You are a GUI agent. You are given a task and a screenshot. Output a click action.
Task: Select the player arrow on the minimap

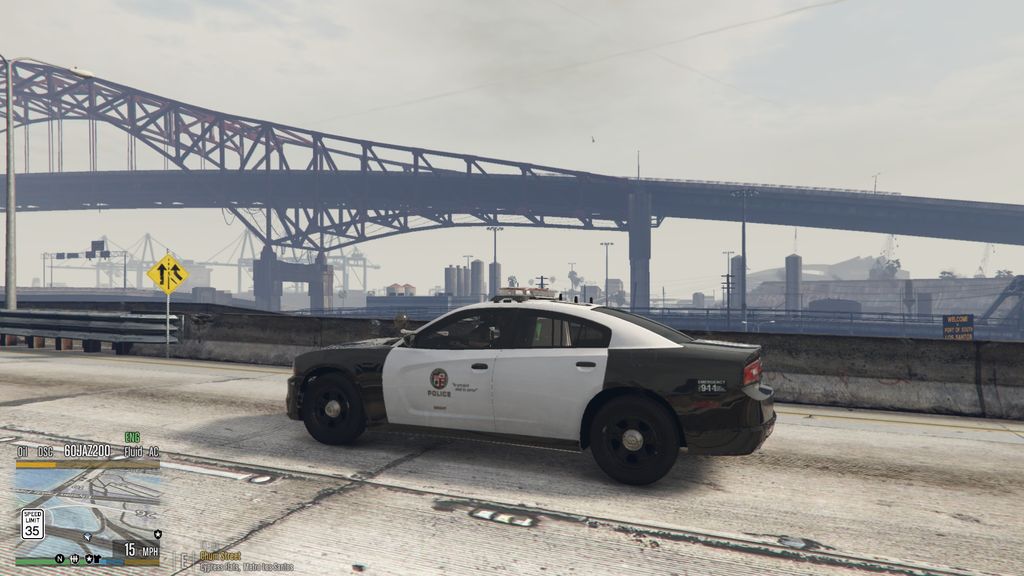88,536
